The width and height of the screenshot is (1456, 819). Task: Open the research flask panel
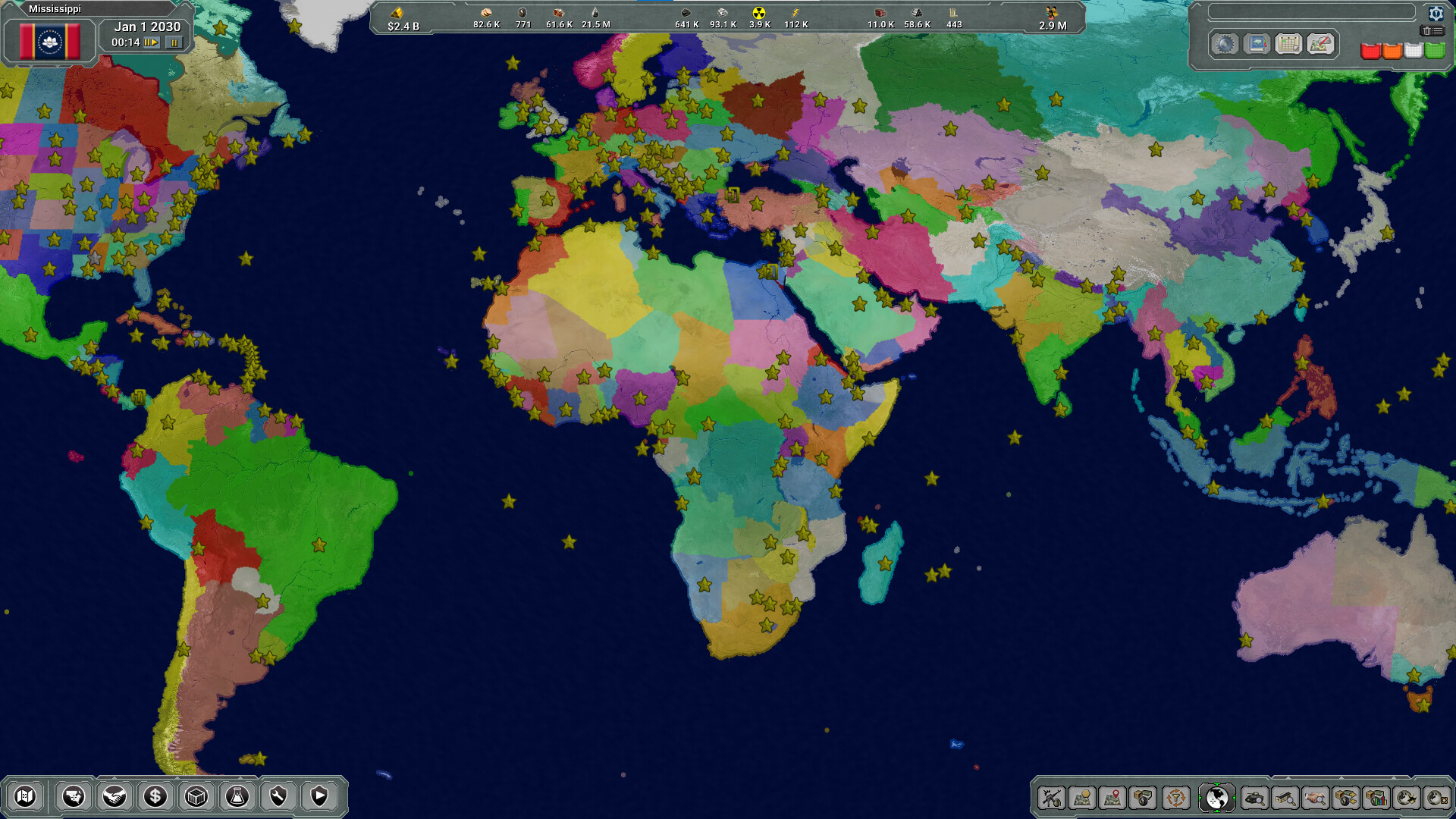coord(237,798)
